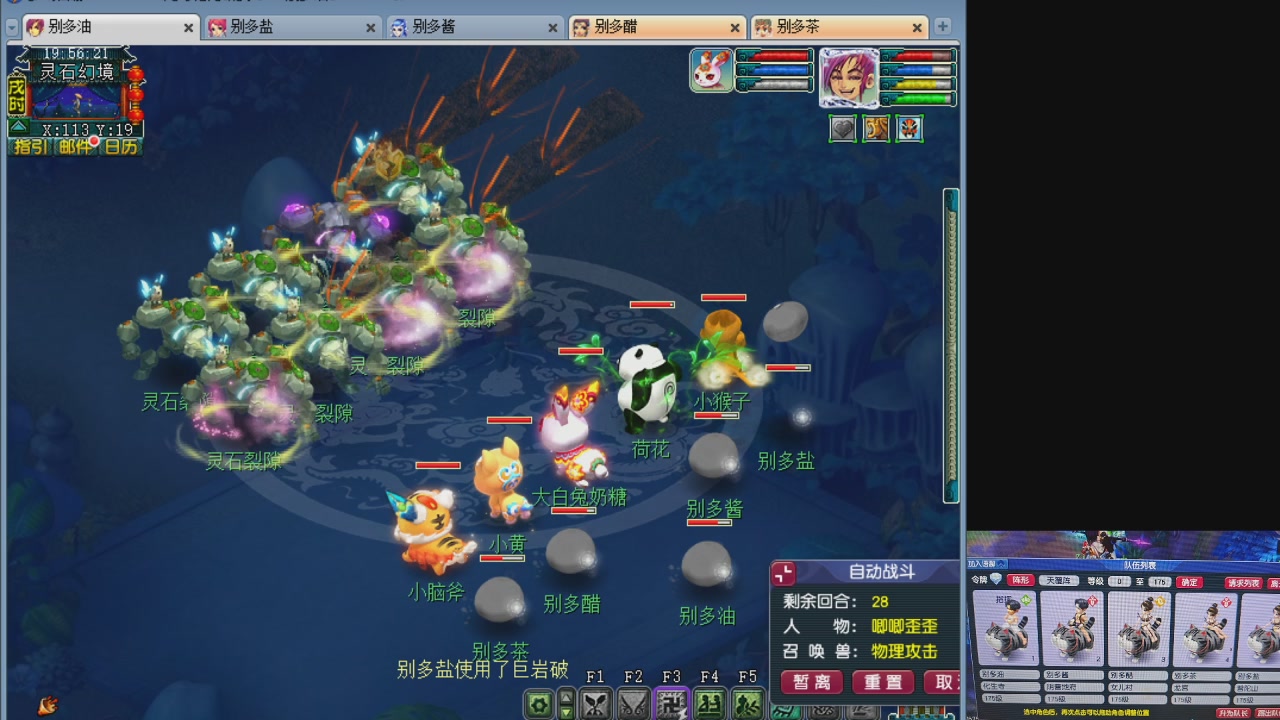Screen dimensions: 1280x720
Task: Click the level input showing 175
Action: tap(1159, 580)
